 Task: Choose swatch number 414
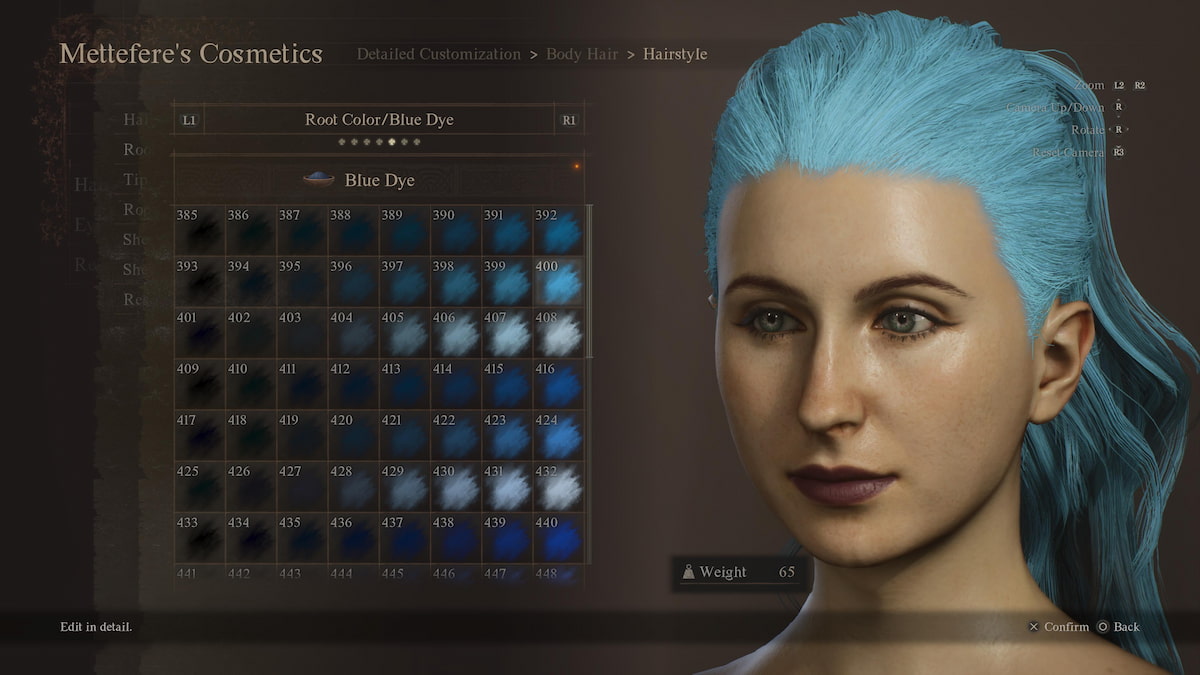click(x=457, y=386)
